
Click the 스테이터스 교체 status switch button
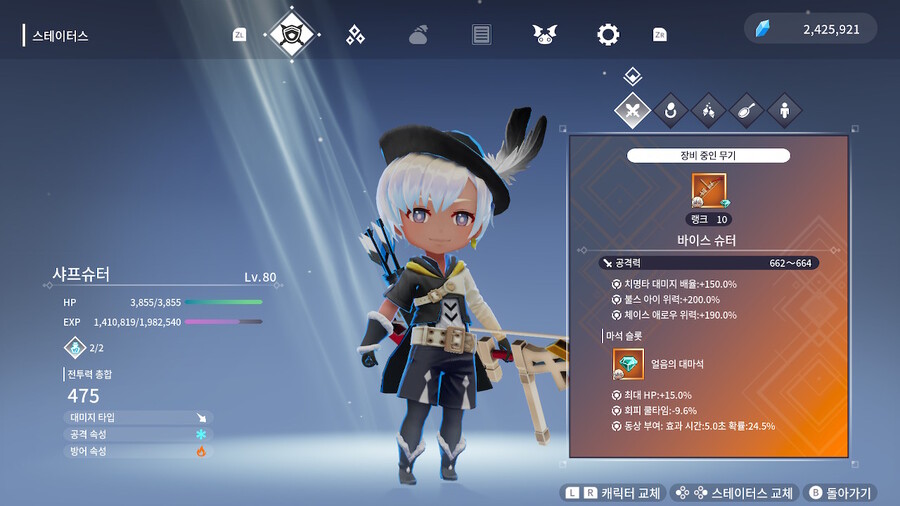tap(735, 493)
